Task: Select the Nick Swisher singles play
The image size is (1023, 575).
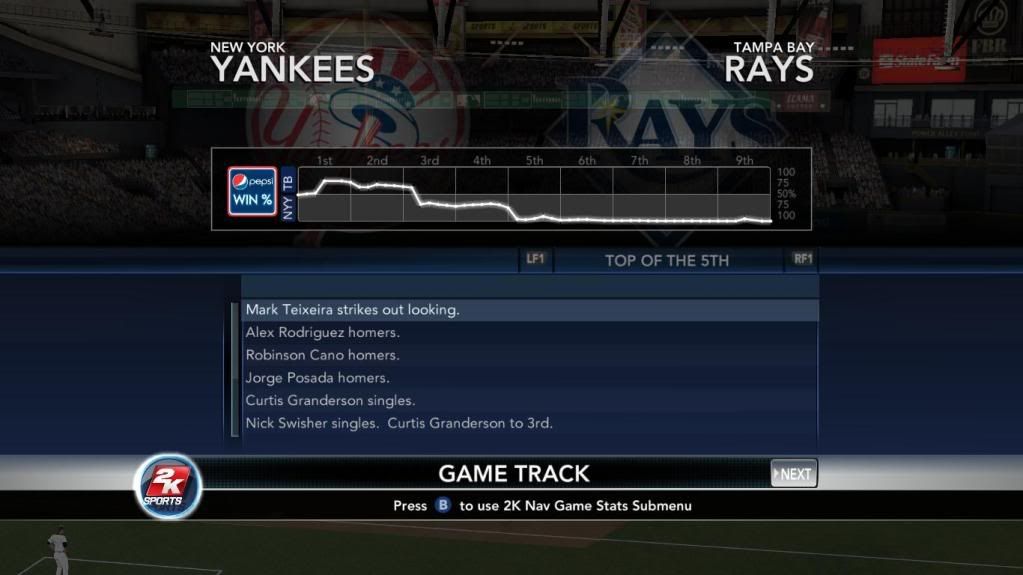Action: [530, 423]
